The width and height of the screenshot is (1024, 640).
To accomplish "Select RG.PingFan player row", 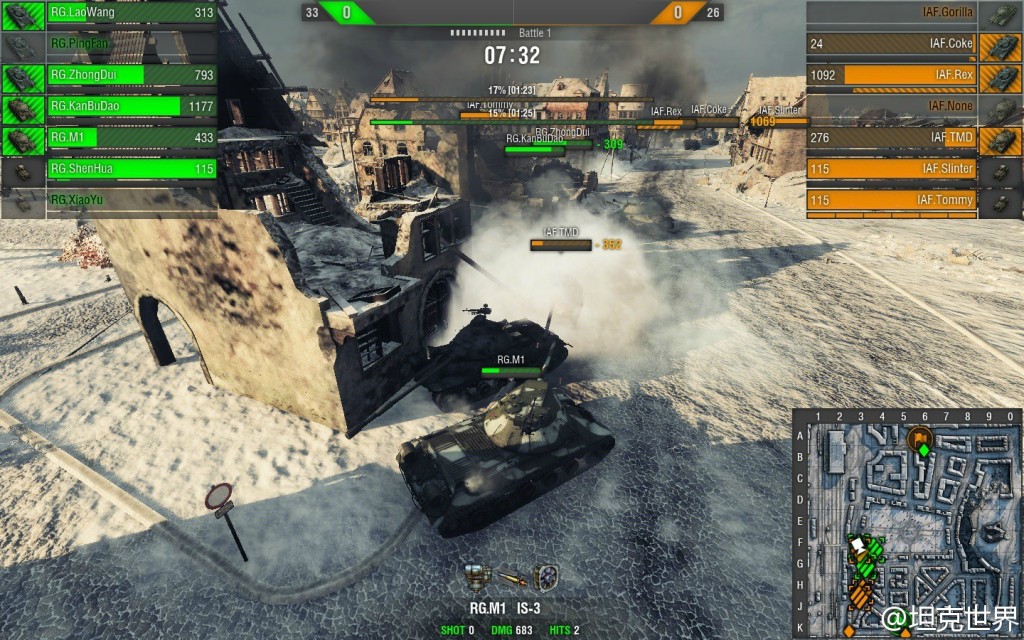I will coord(110,45).
